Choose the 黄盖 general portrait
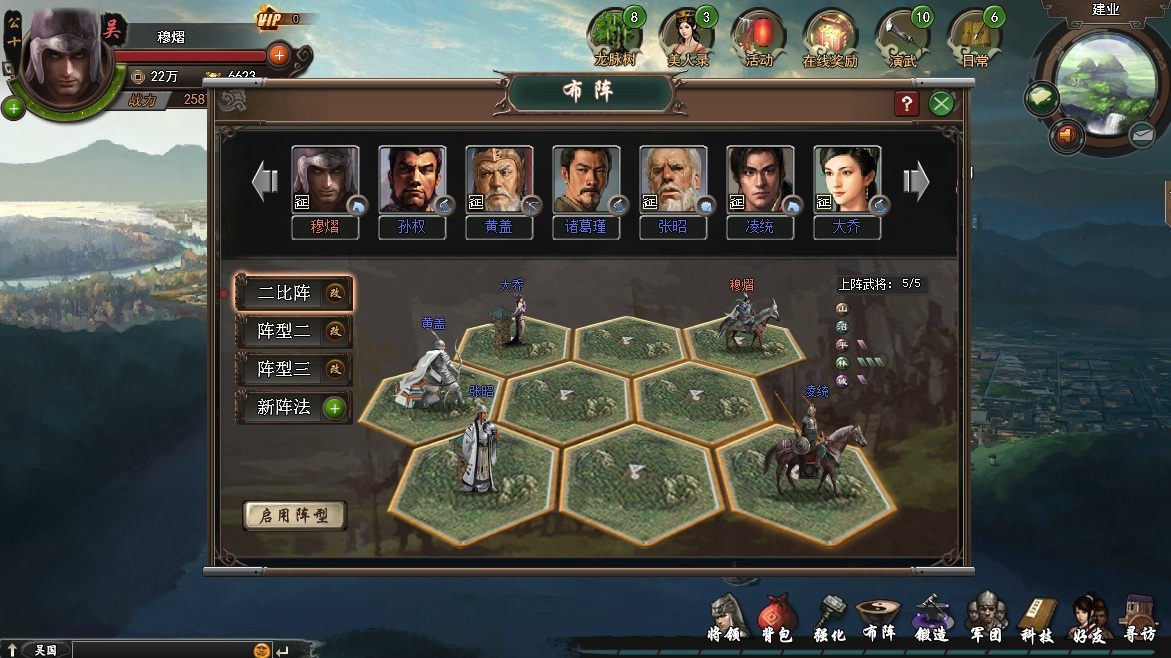 coord(499,180)
